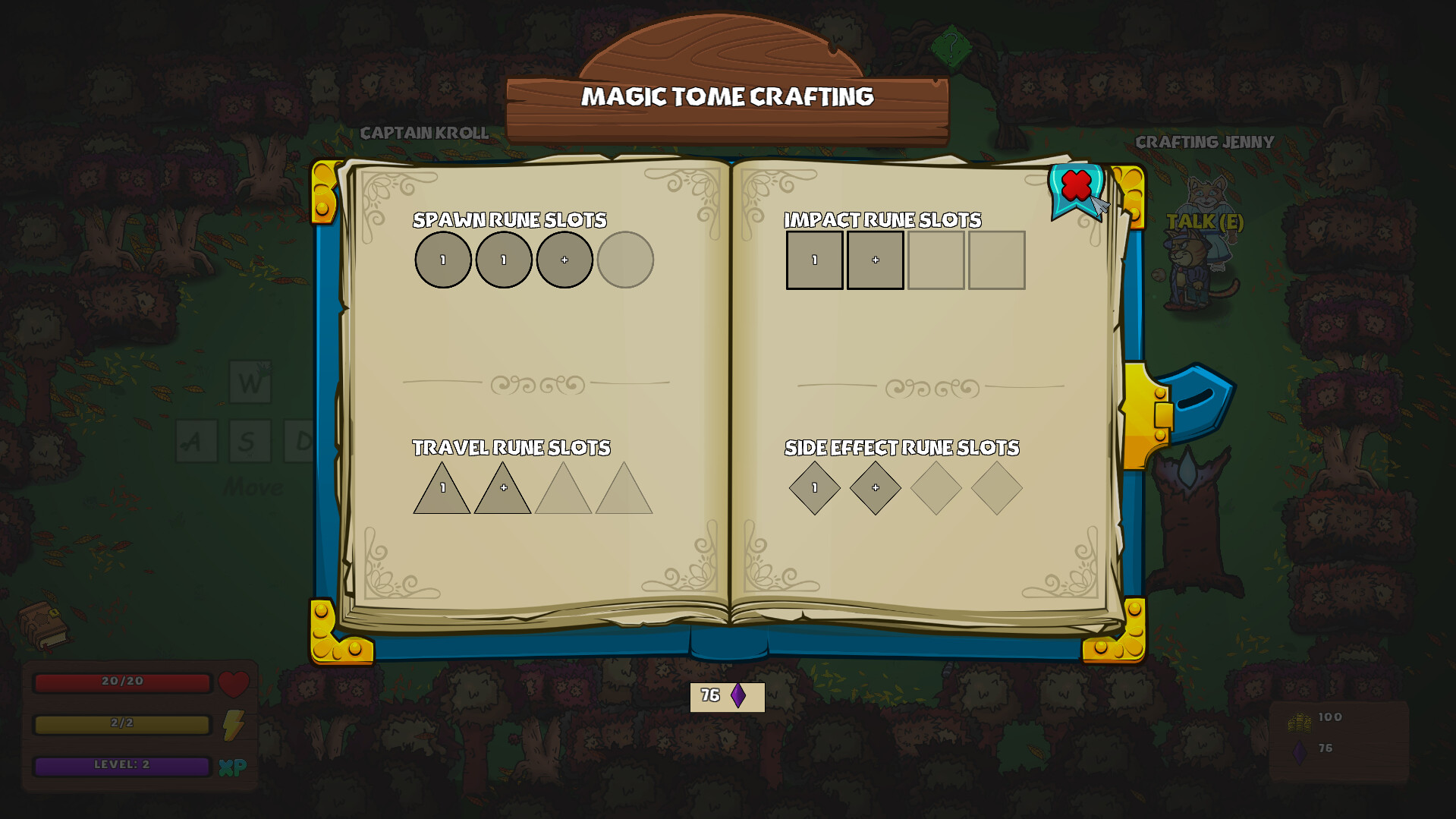Toggle the second Spawn rune circle marked 1
Screen dimensions: 1456x819
click(x=504, y=260)
